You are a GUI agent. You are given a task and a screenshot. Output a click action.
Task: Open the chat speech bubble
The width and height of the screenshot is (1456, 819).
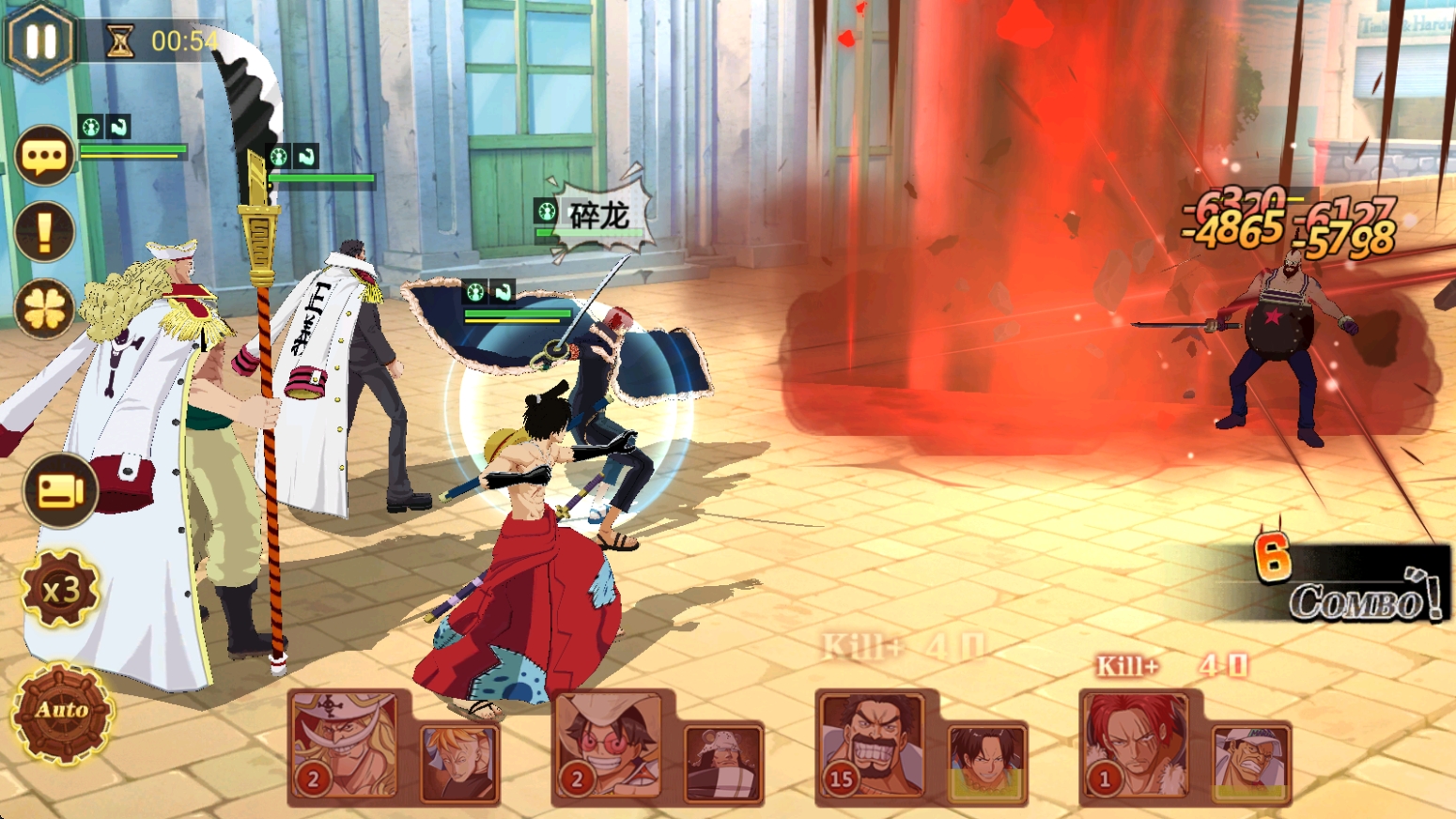click(x=44, y=156)
